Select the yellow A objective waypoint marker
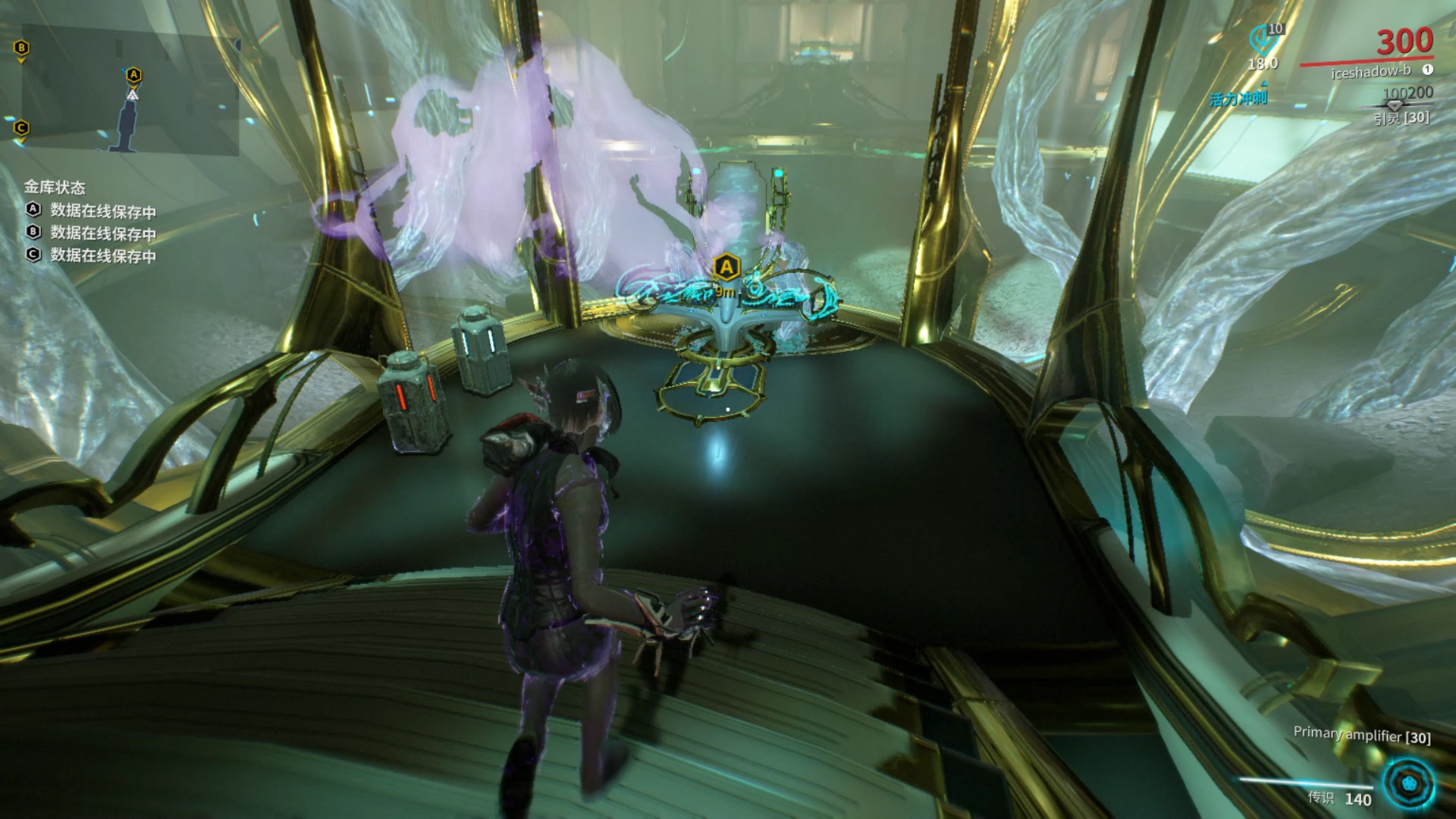The height and width of the screenshot is (819, 1456). (726, 267)
